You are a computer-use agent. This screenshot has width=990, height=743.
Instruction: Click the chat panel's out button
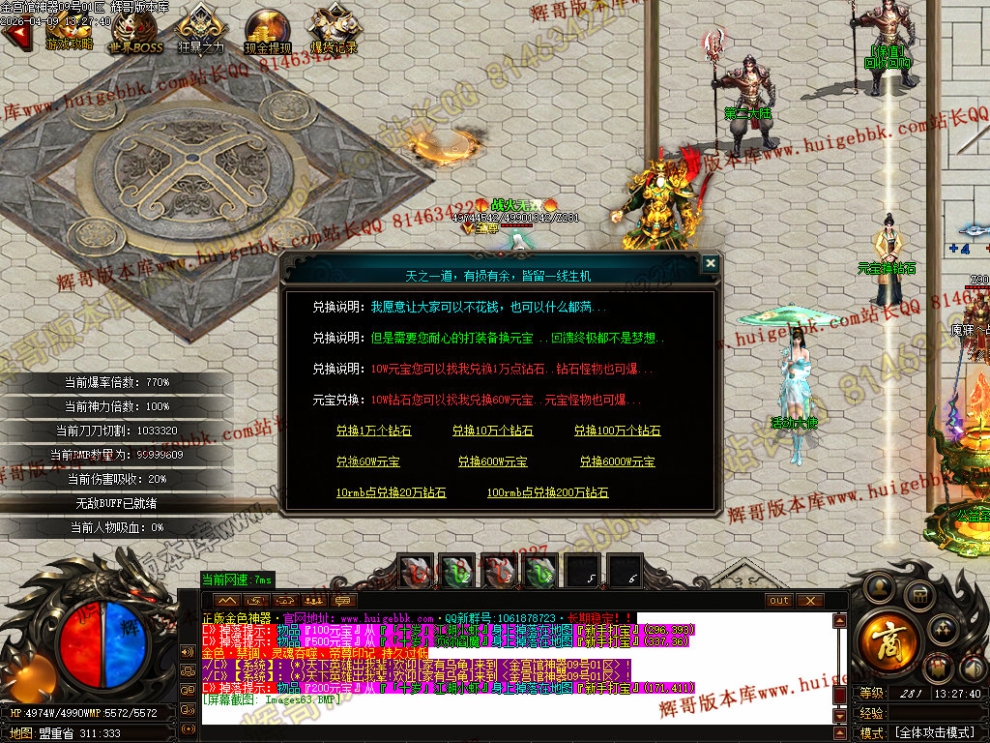pos(779,600)
